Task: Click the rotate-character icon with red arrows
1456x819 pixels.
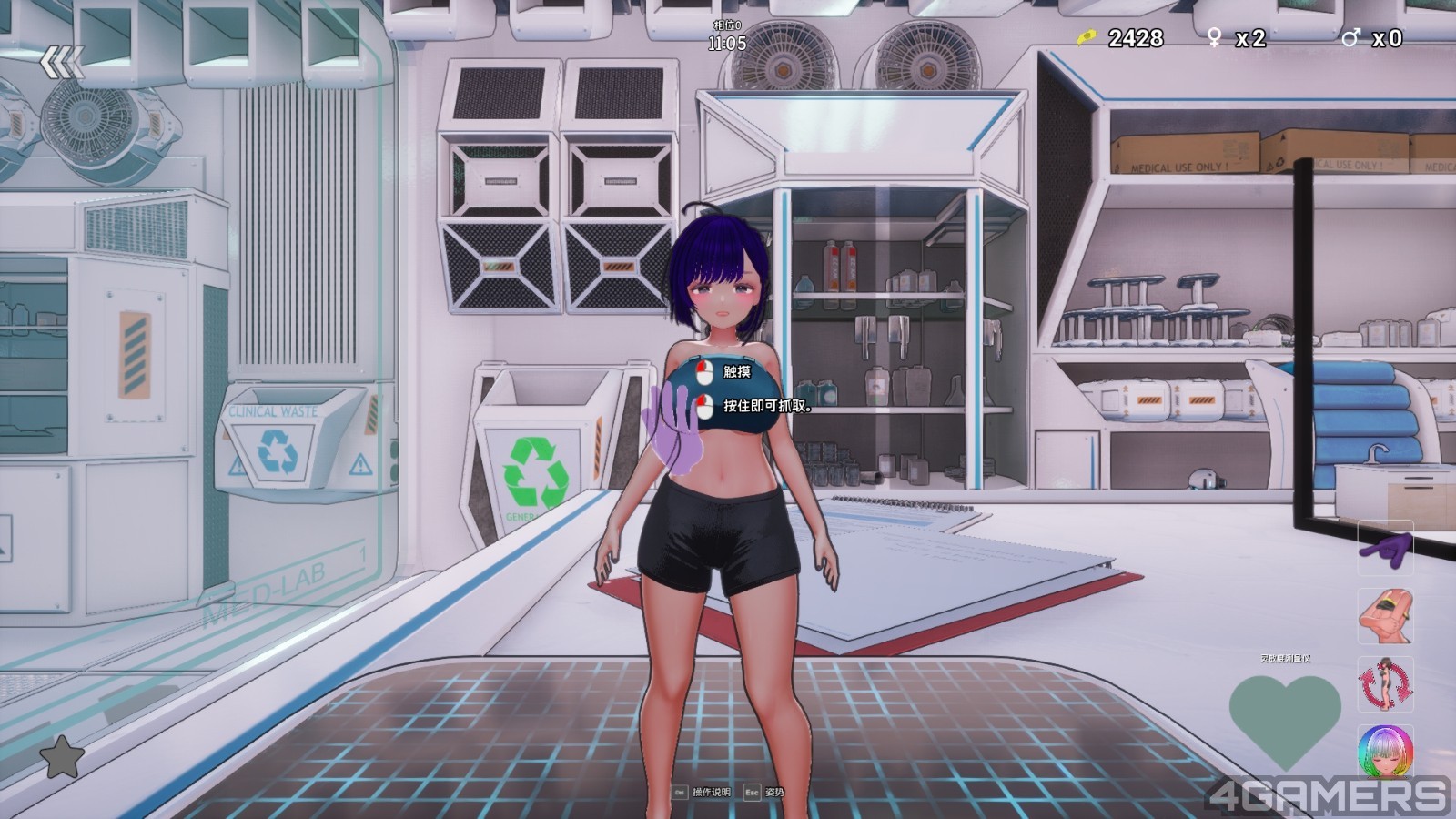Action: 1385,684
